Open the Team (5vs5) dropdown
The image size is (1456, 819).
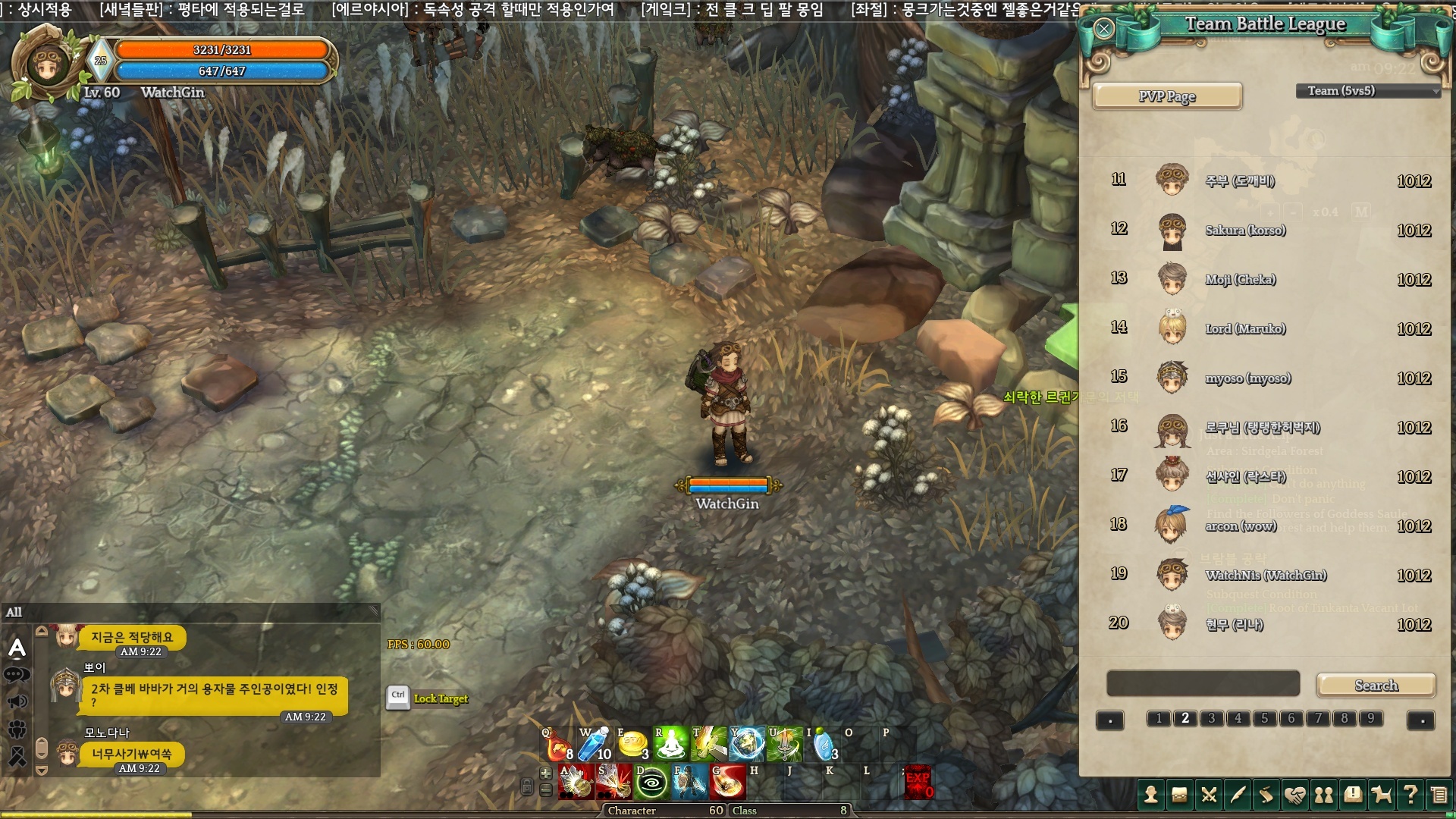[1368, 91]
